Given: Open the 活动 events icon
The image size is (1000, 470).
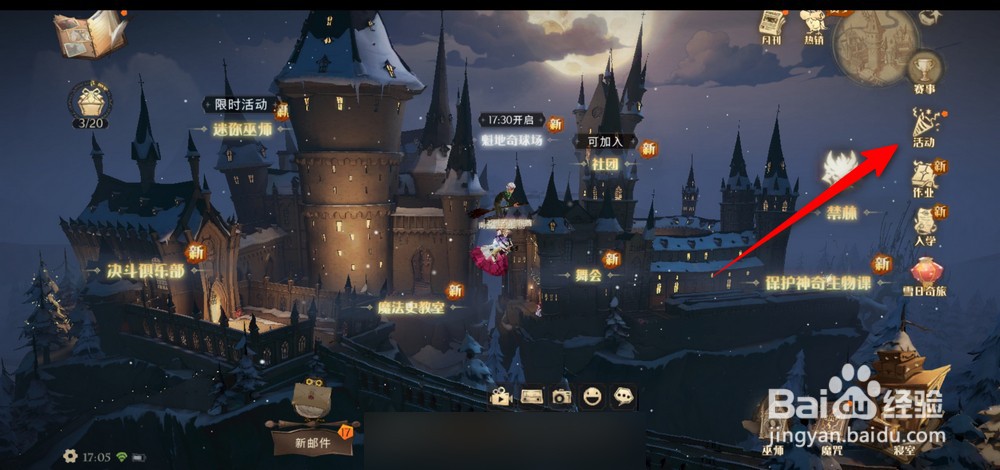Looking at the screenshot, I should pyautogui.click(x=924, y=125).
